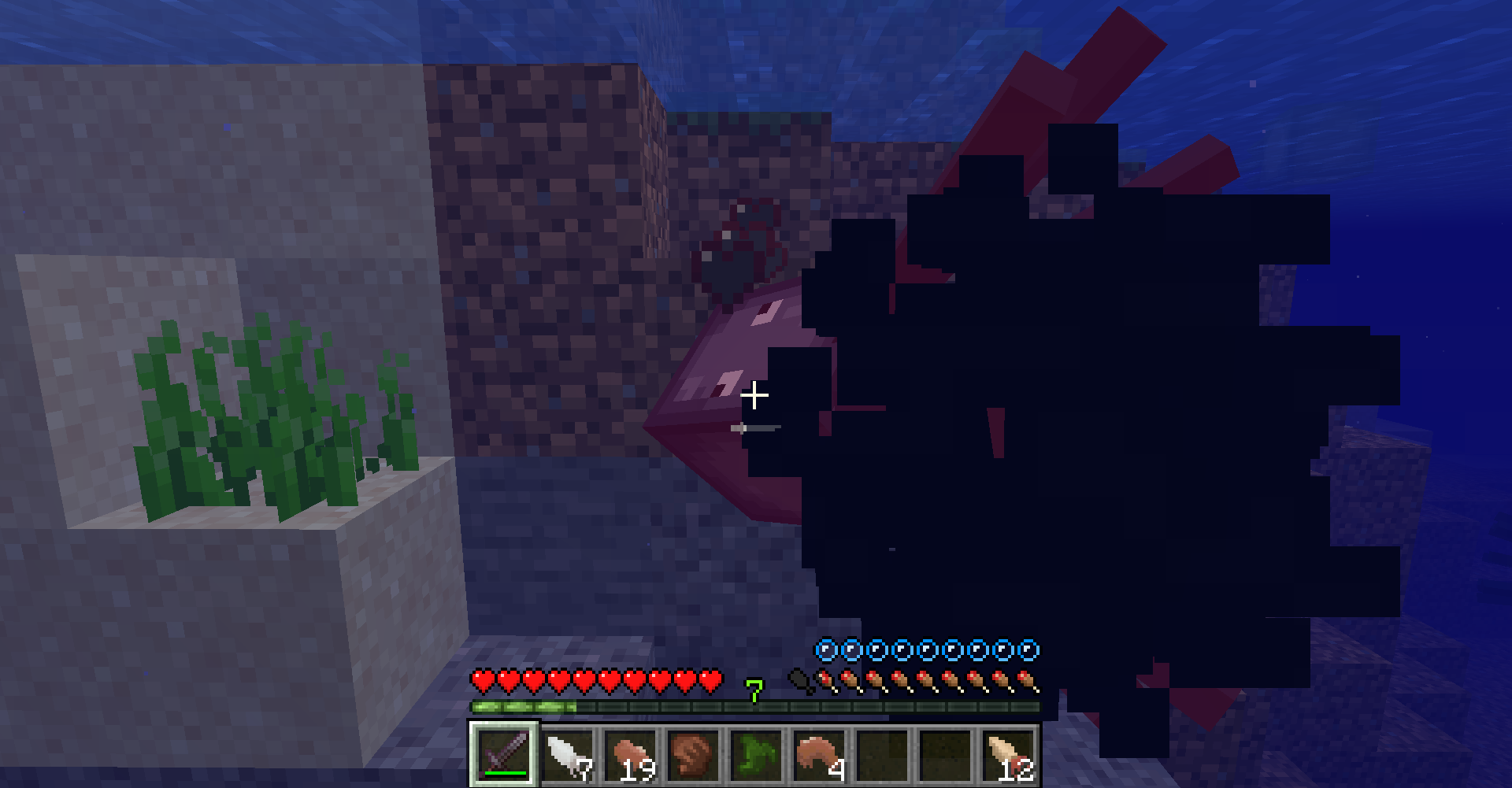The height and width of the screenshot is (788, 1512).
Task: Choose the cream-colored item stack of 12
Action: pyautogui.click(x=1009, y=753)
